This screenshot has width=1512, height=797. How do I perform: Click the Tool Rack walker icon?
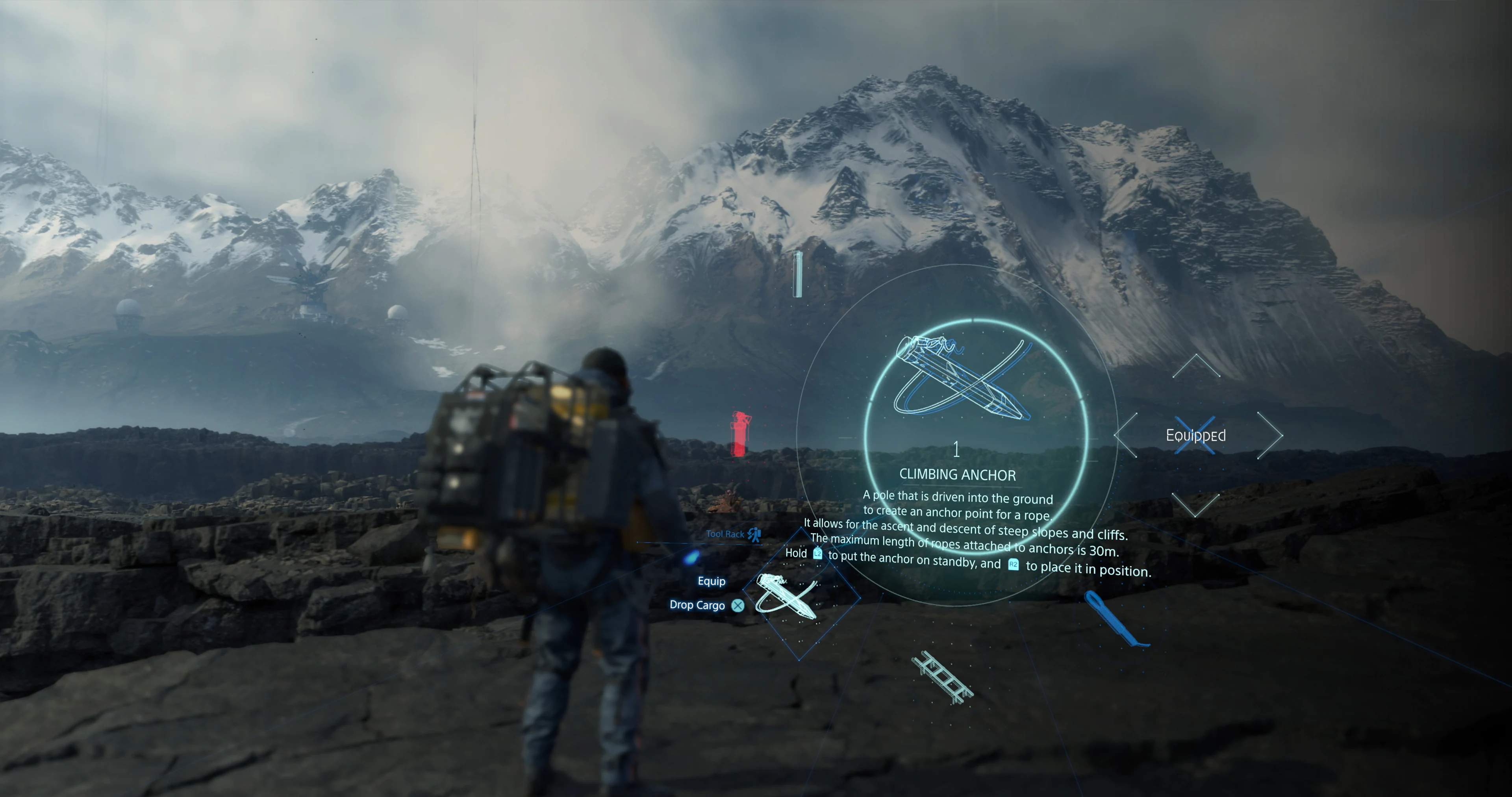point(754,535)
